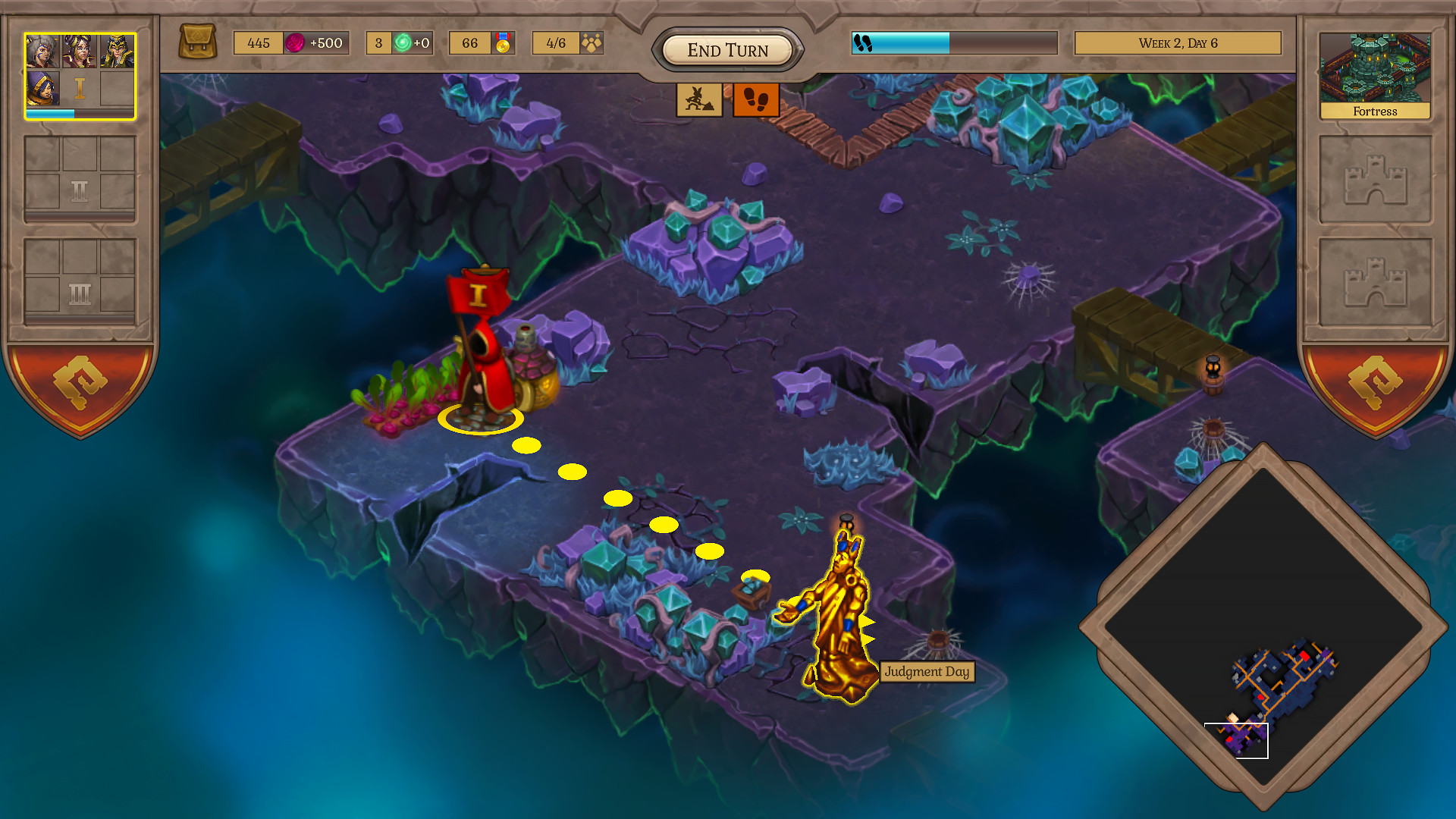This screenshot has height=819, width=1456.
Task: Select the third empty army slot group
Action: [79, 279]
